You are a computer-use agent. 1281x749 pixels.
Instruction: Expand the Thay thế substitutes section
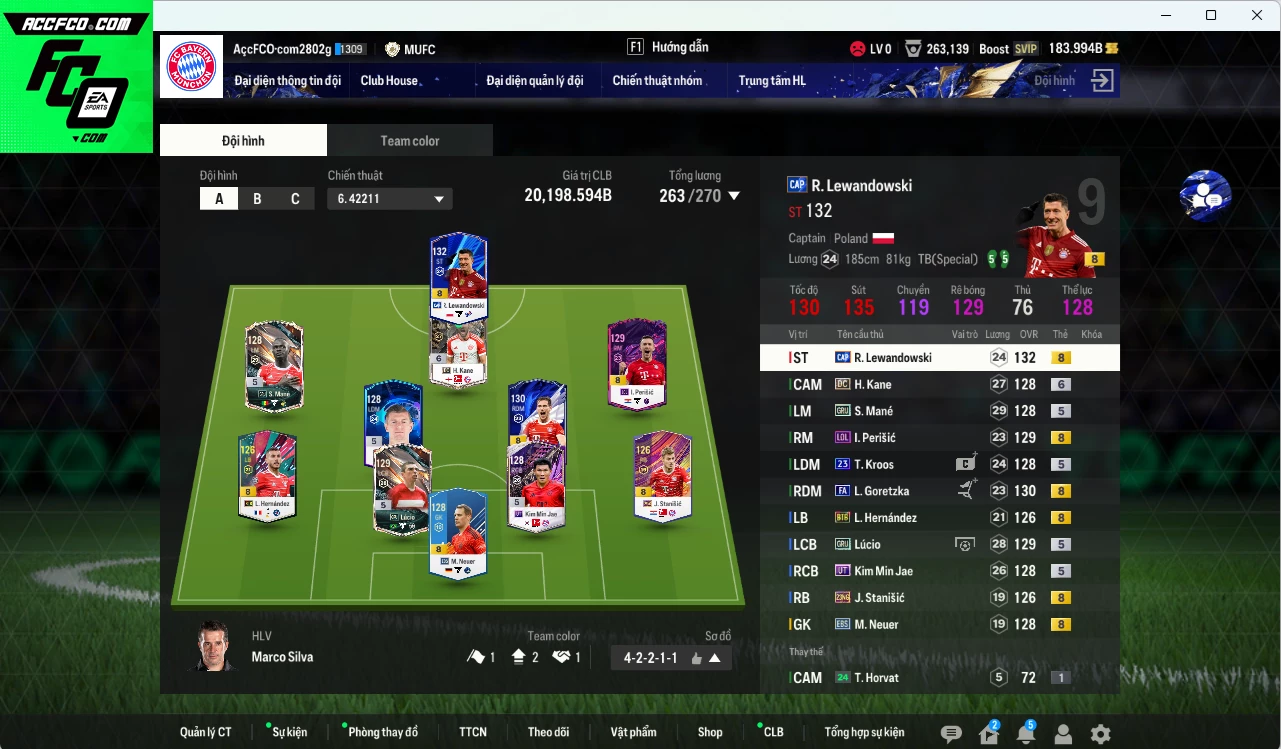(x=807, y=650)
